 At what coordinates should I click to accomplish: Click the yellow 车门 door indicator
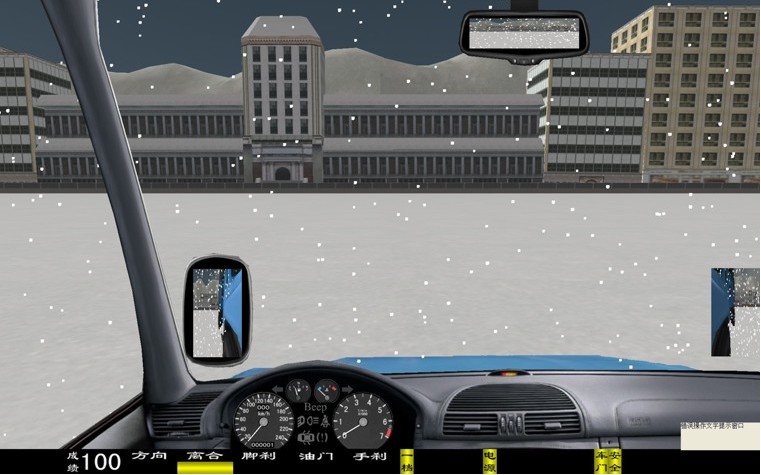click(x=600, y=461)
